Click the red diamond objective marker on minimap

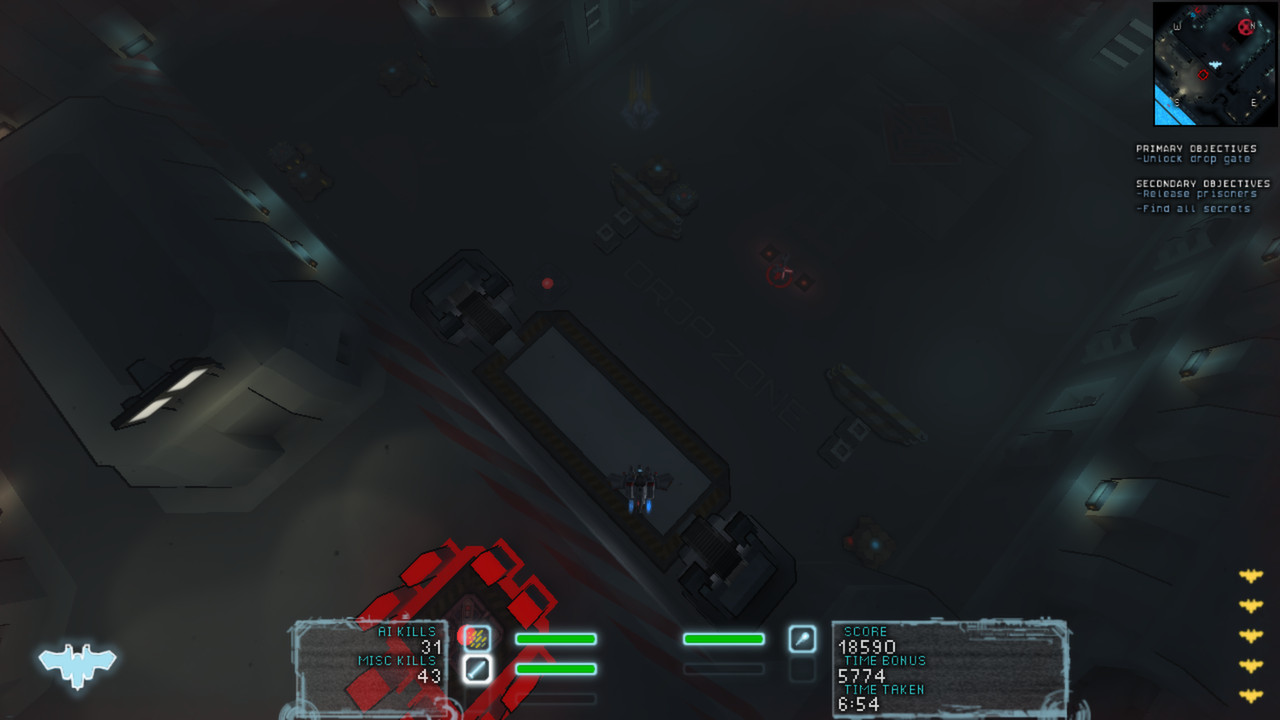click(1203, 74)
